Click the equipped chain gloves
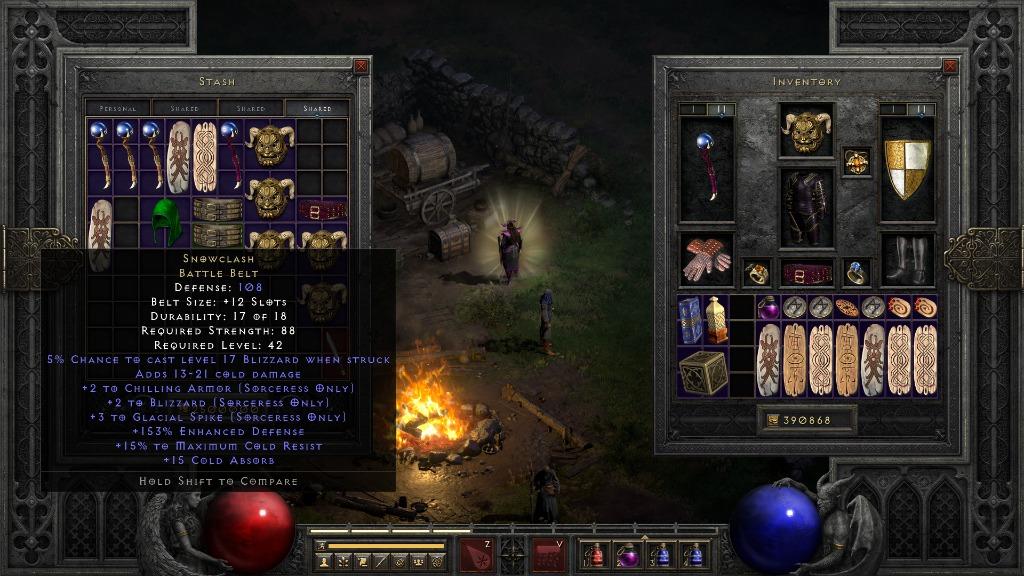Image resolution: width=1024 pixels, height=576 pixels. point(706,259)
